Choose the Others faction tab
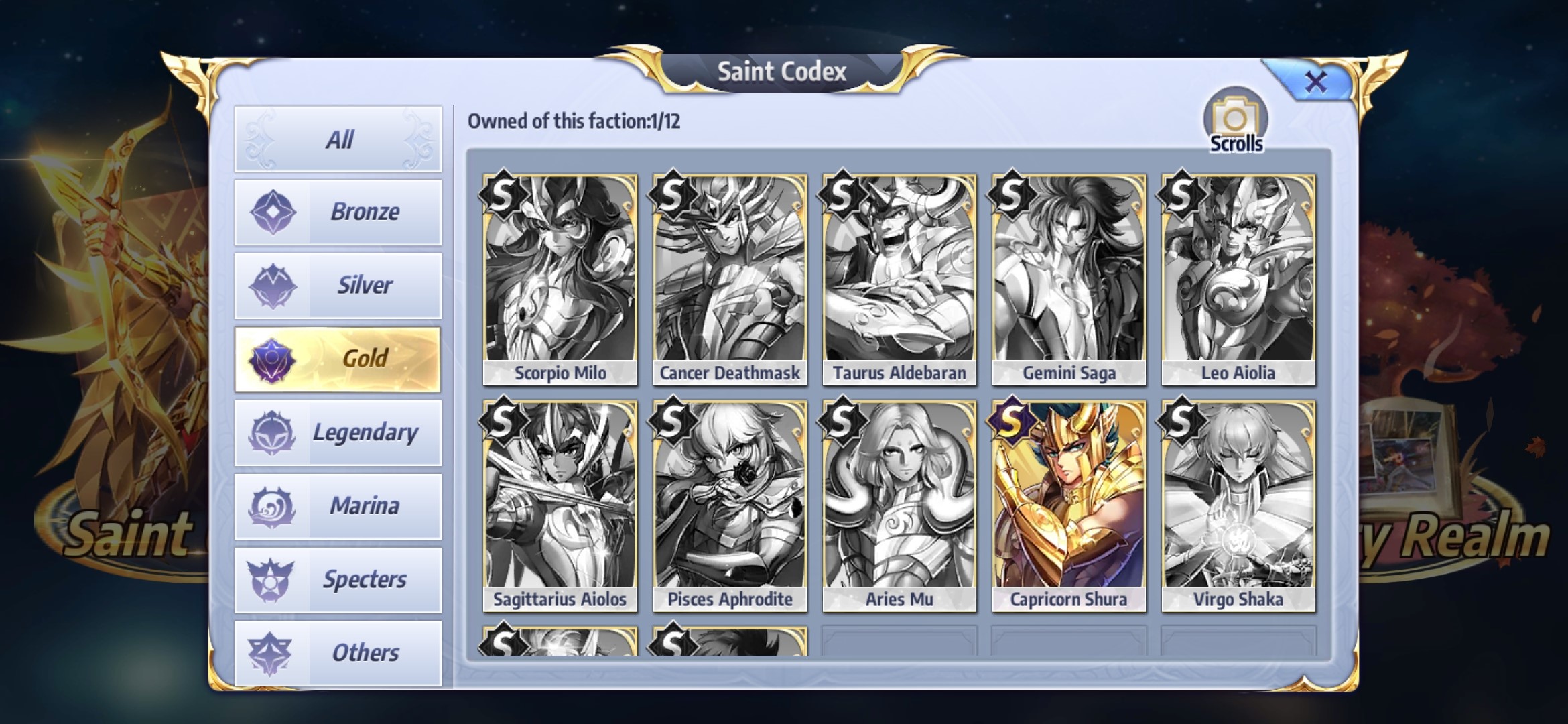 pyautogui.click(x=338, y=653)
